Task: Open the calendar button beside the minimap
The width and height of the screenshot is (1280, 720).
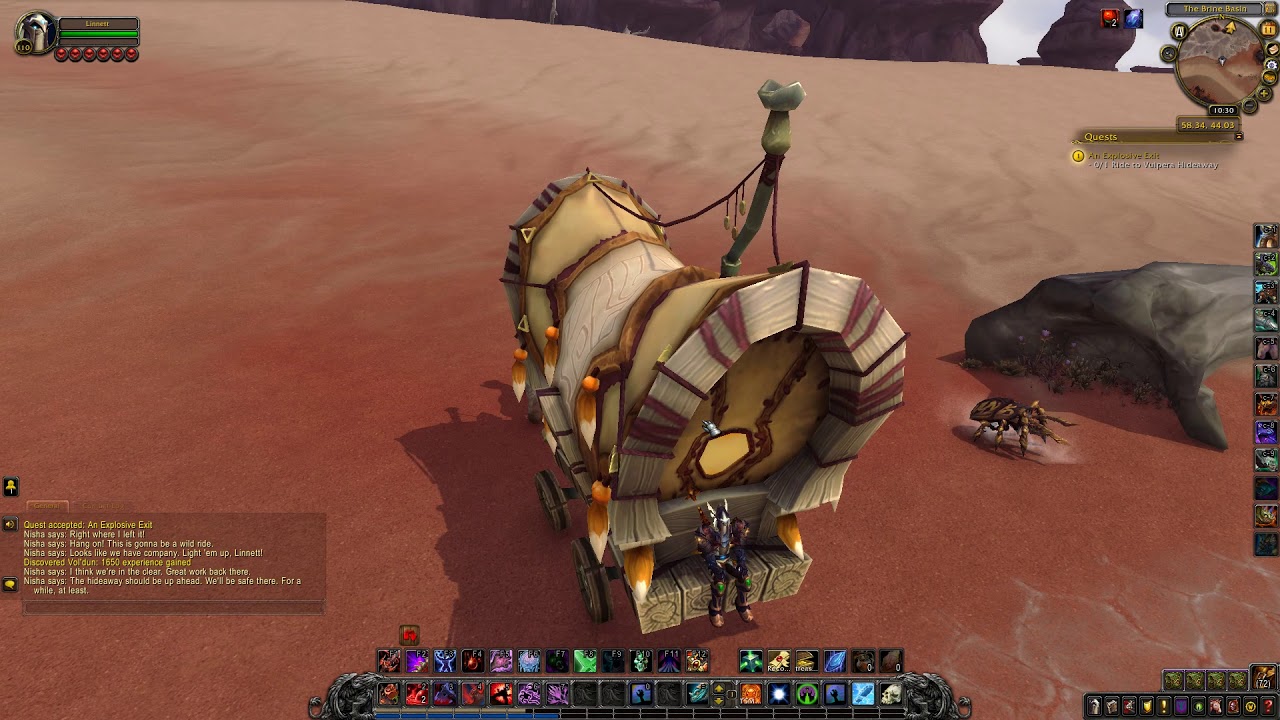Action: pyautogui.click(x=1269, y=30)
